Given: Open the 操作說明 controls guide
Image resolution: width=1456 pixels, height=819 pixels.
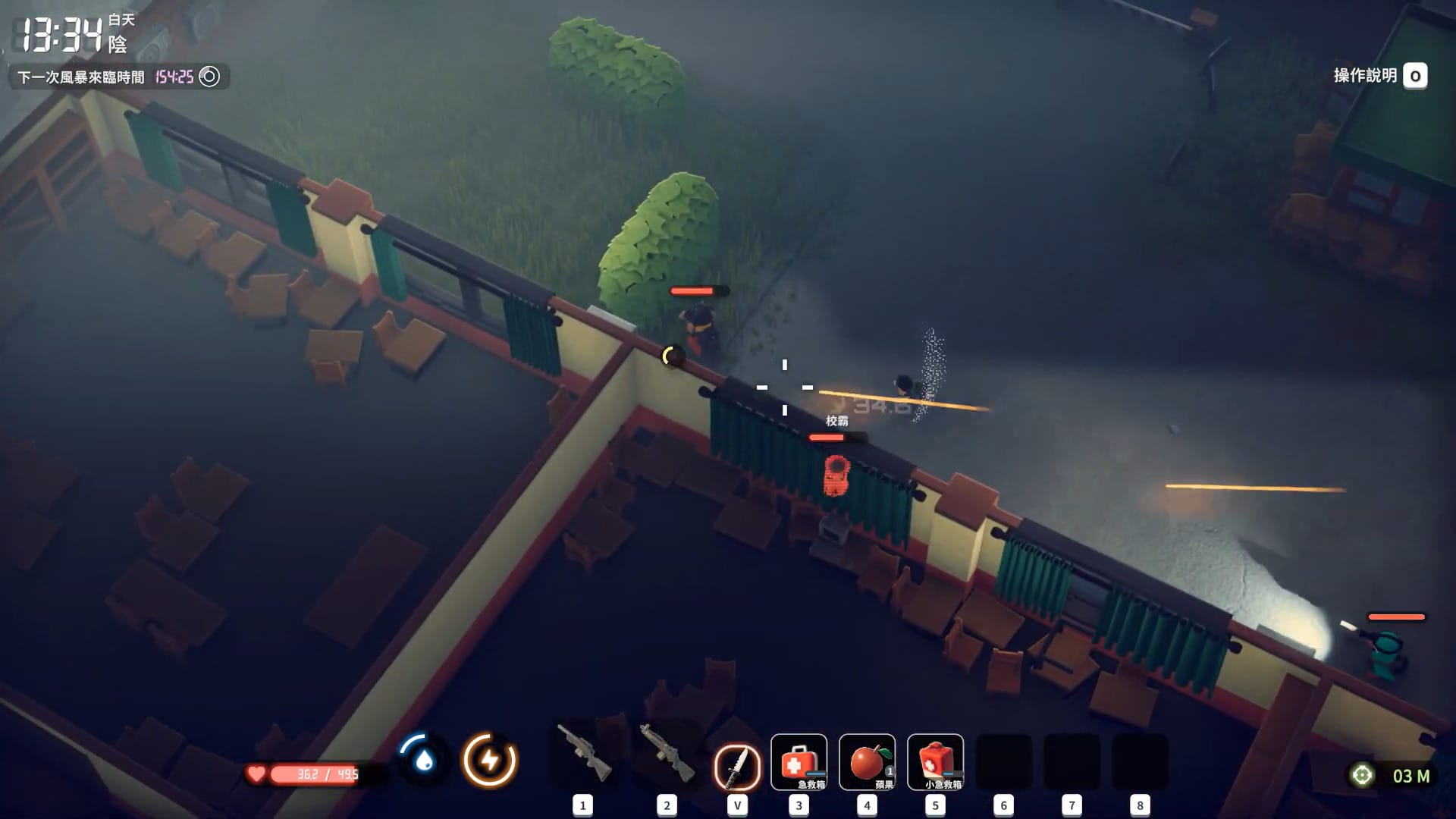Looking at the screenshot, I should tap(1379, 76).
